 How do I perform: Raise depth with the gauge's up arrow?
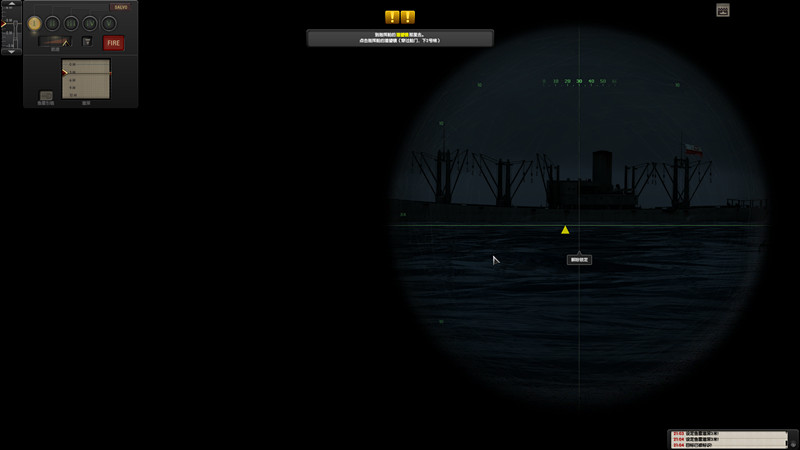click(x=11, y=5)
